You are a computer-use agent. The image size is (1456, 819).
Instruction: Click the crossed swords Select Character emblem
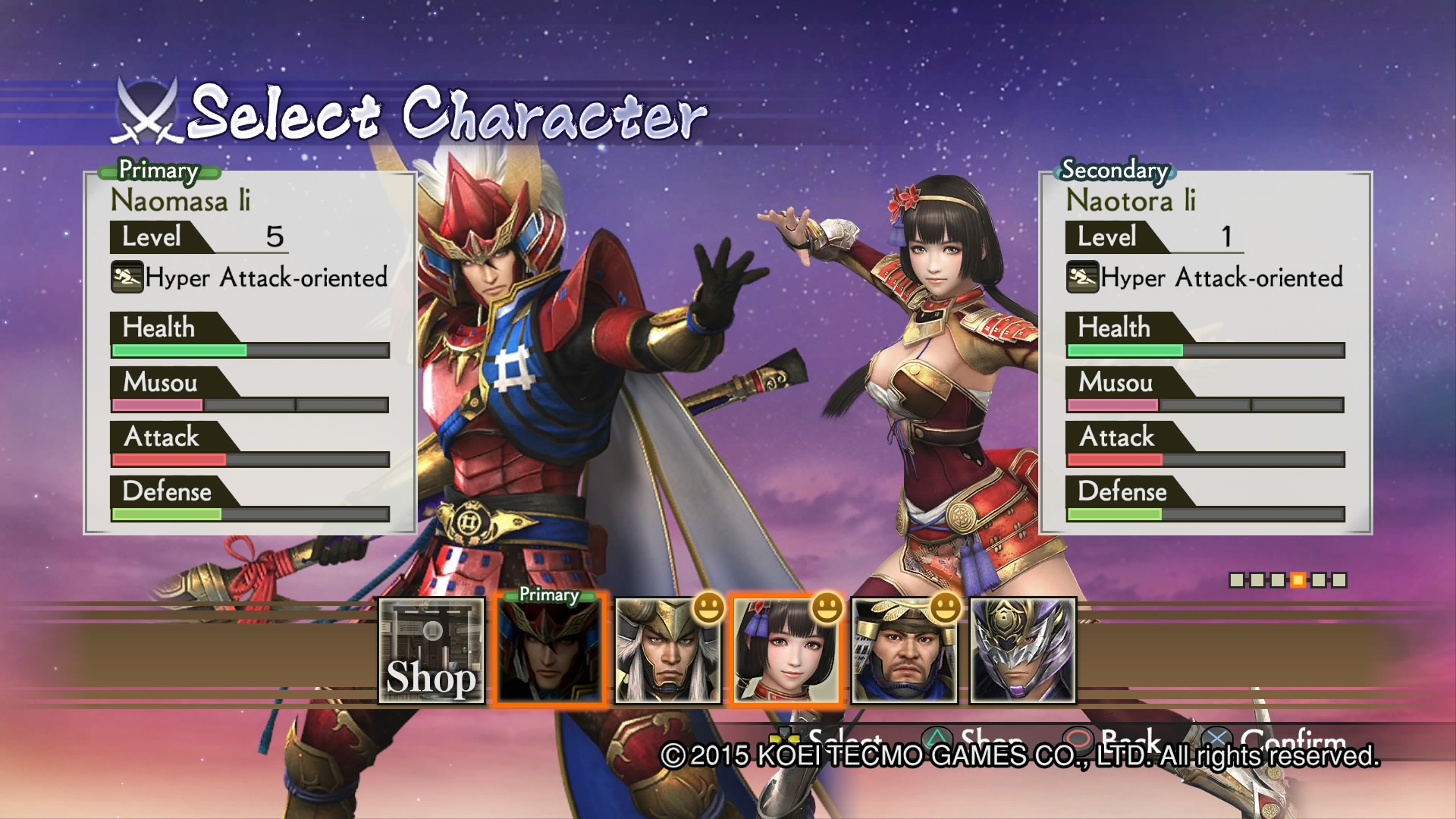[147, 114]
